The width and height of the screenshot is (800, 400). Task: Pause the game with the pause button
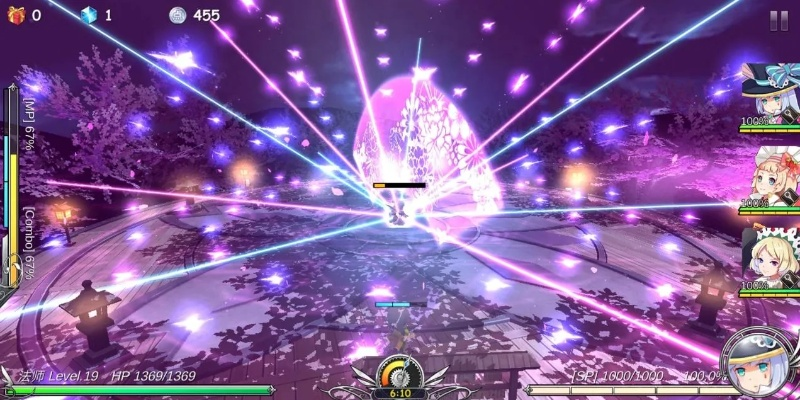click(x=778, y=20)
